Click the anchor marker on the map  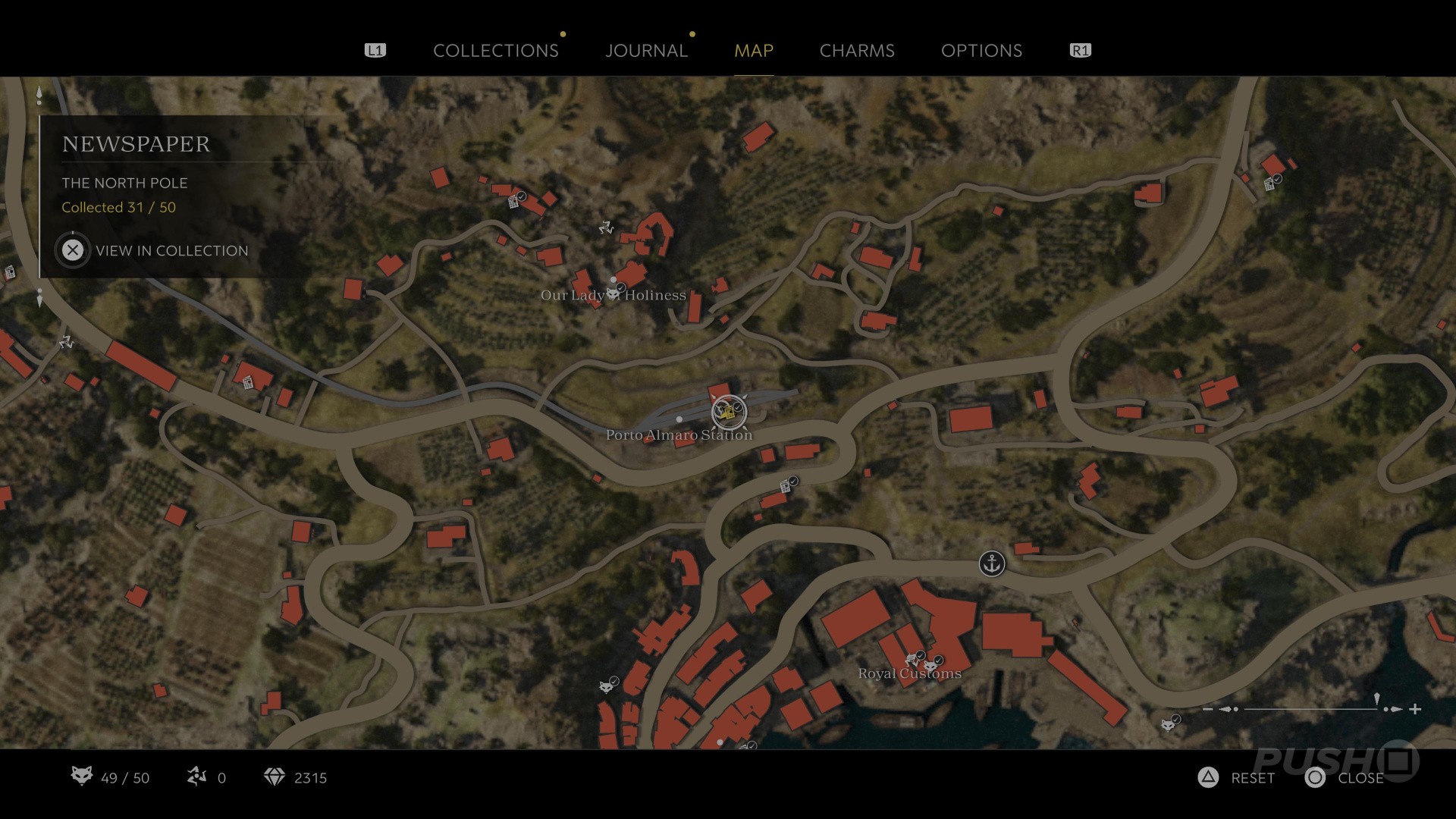(x=991, y=563)
